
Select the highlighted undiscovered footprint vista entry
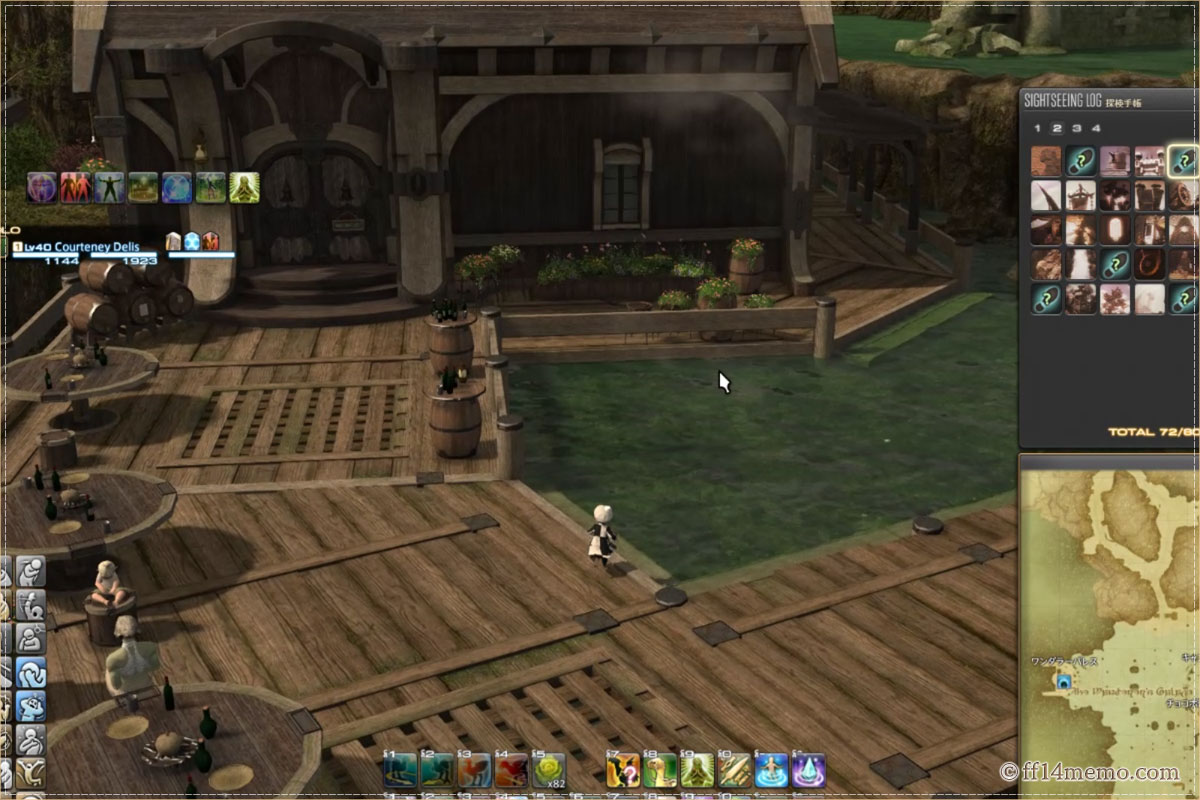coord(1184,161)
